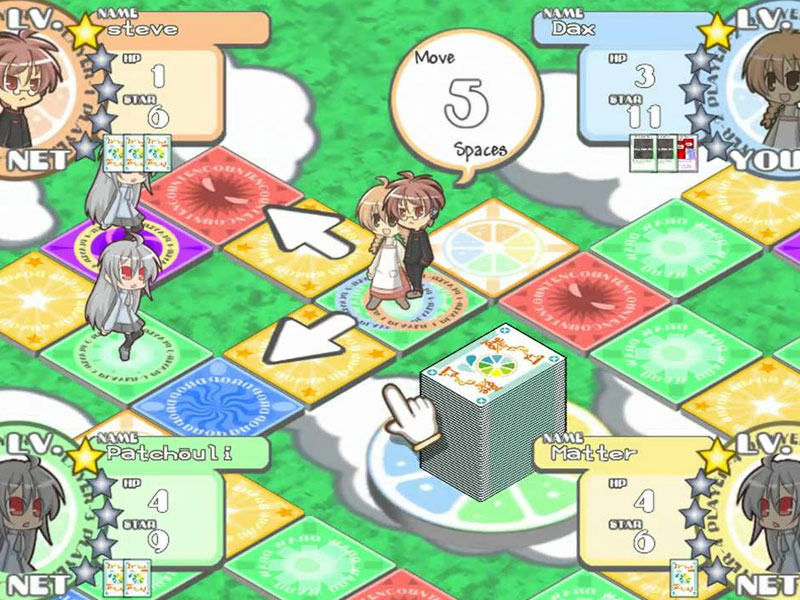Select Matter's single hand card
Viewport: 800px width, 600px height.
click(684, 577)
